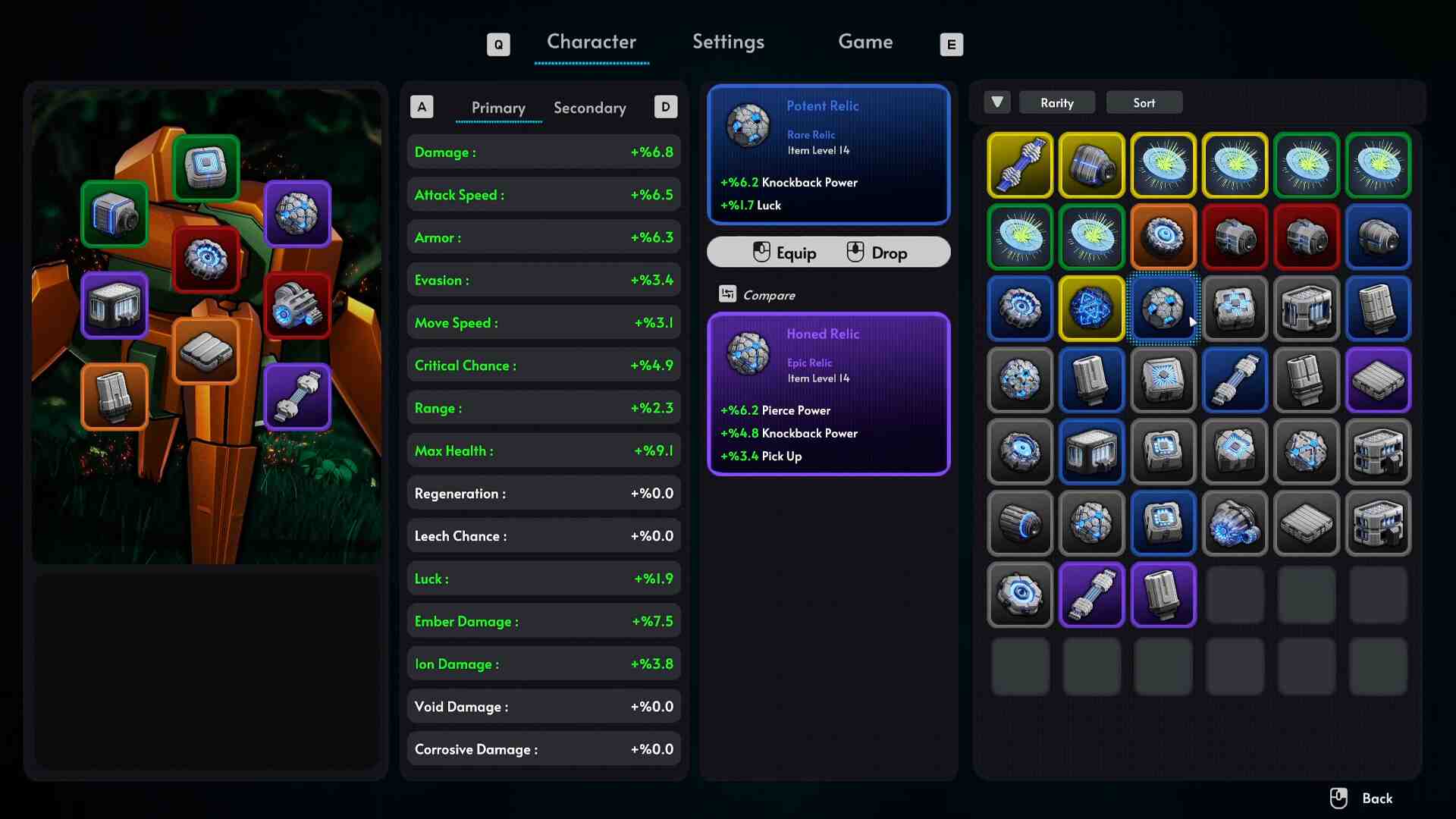Switch to Secondary stats
The height and width of the screenshot is (819, 1456).
pos(590,108)
